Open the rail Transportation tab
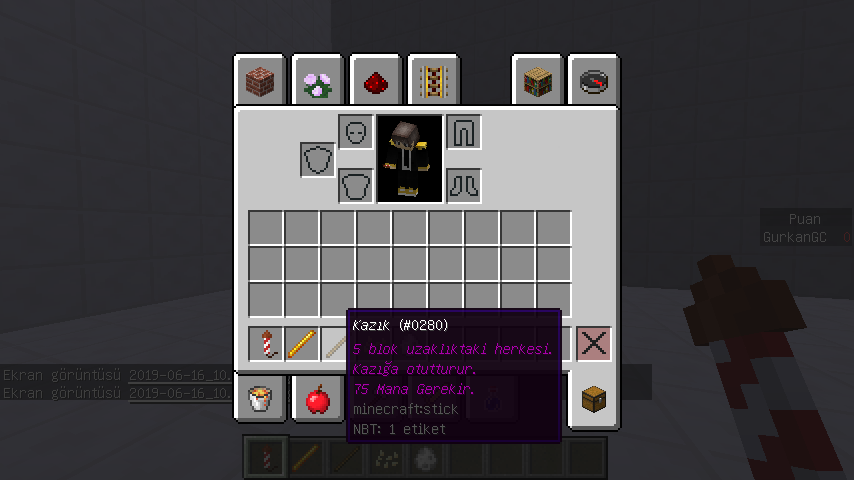The width and height of the screenshot is (854, 480). tap(433, 81)
